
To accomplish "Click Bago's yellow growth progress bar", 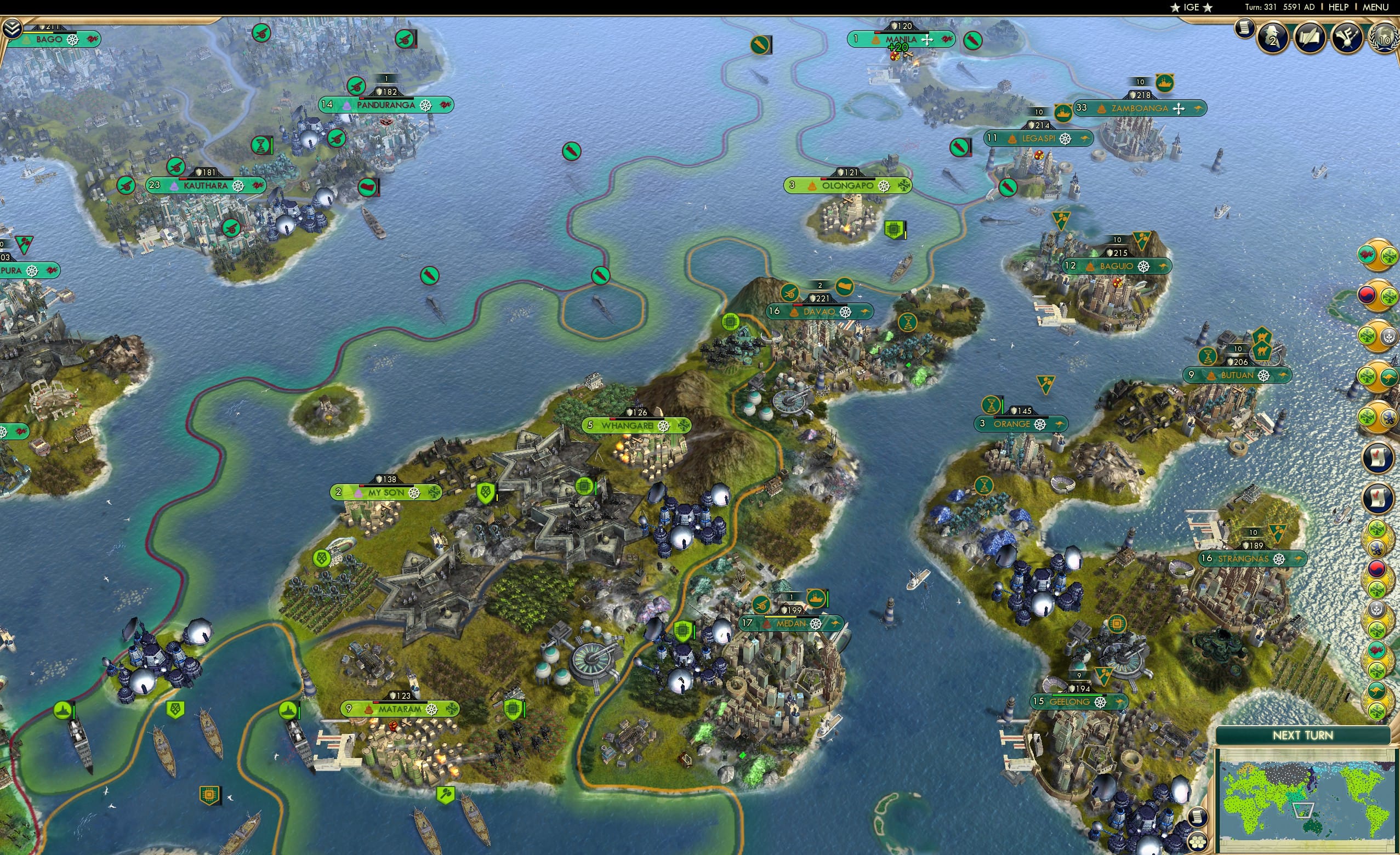I will coord(37,33).
